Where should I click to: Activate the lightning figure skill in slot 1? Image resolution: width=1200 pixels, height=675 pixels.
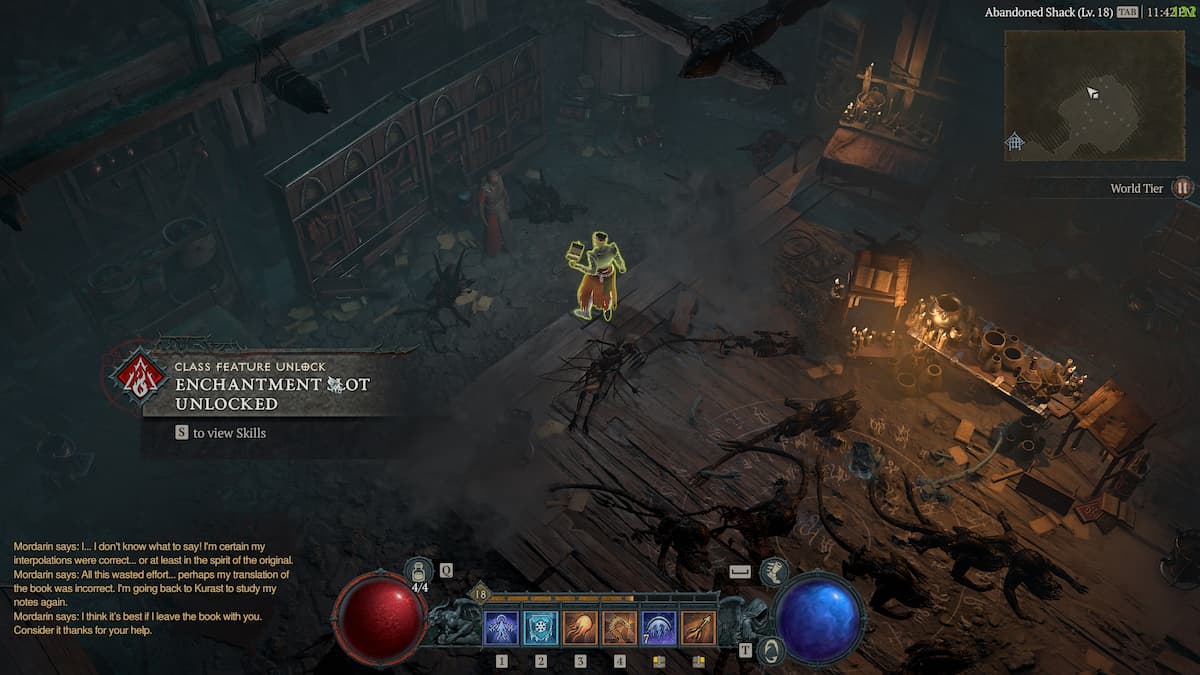coord(501,628)
